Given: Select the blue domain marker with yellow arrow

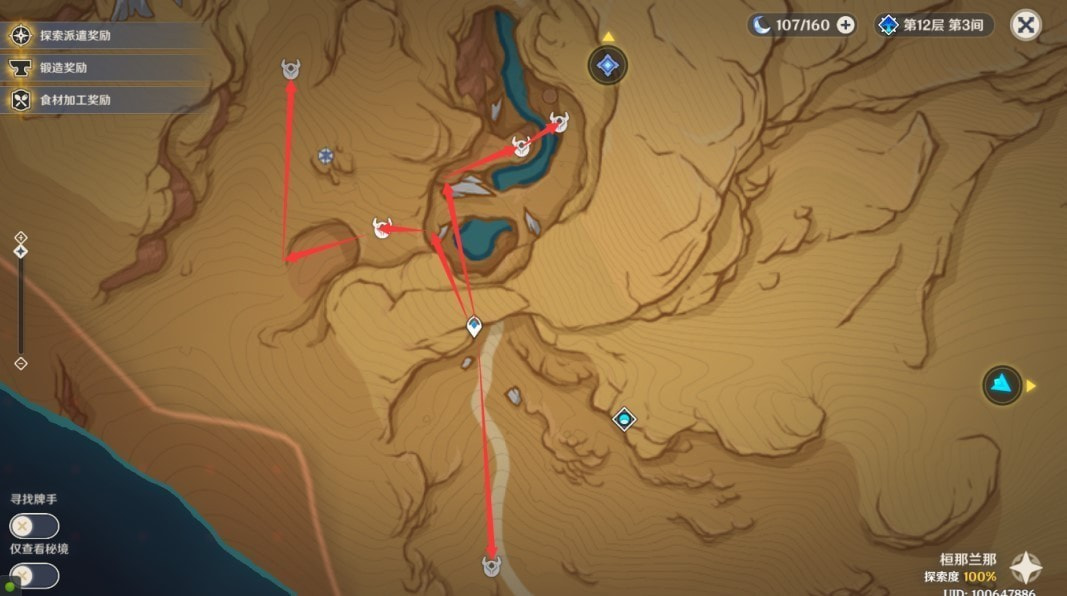Looking at the screenshot, I should click(607, 66).
